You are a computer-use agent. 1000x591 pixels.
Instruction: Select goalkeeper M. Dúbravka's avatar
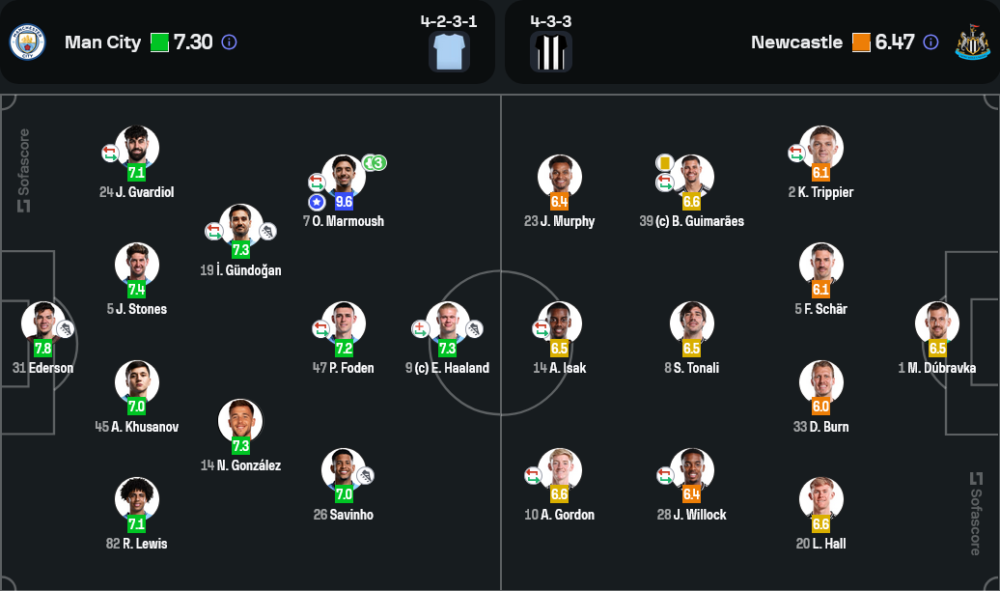click(x=937, y=324)
